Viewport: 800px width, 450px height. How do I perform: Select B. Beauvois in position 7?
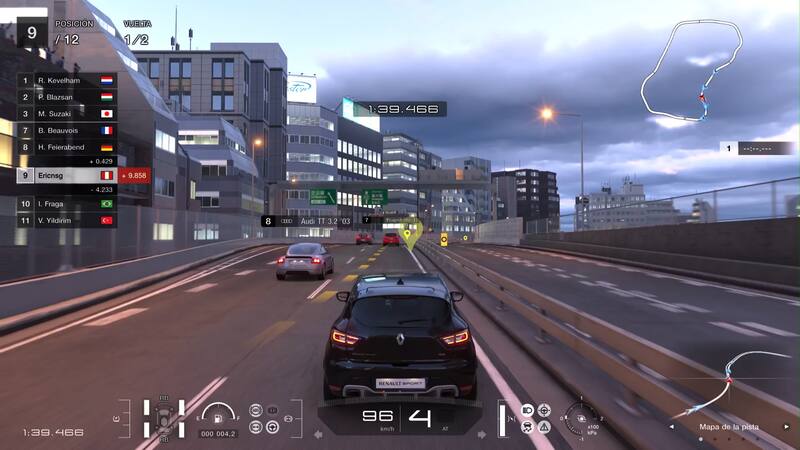66,130
